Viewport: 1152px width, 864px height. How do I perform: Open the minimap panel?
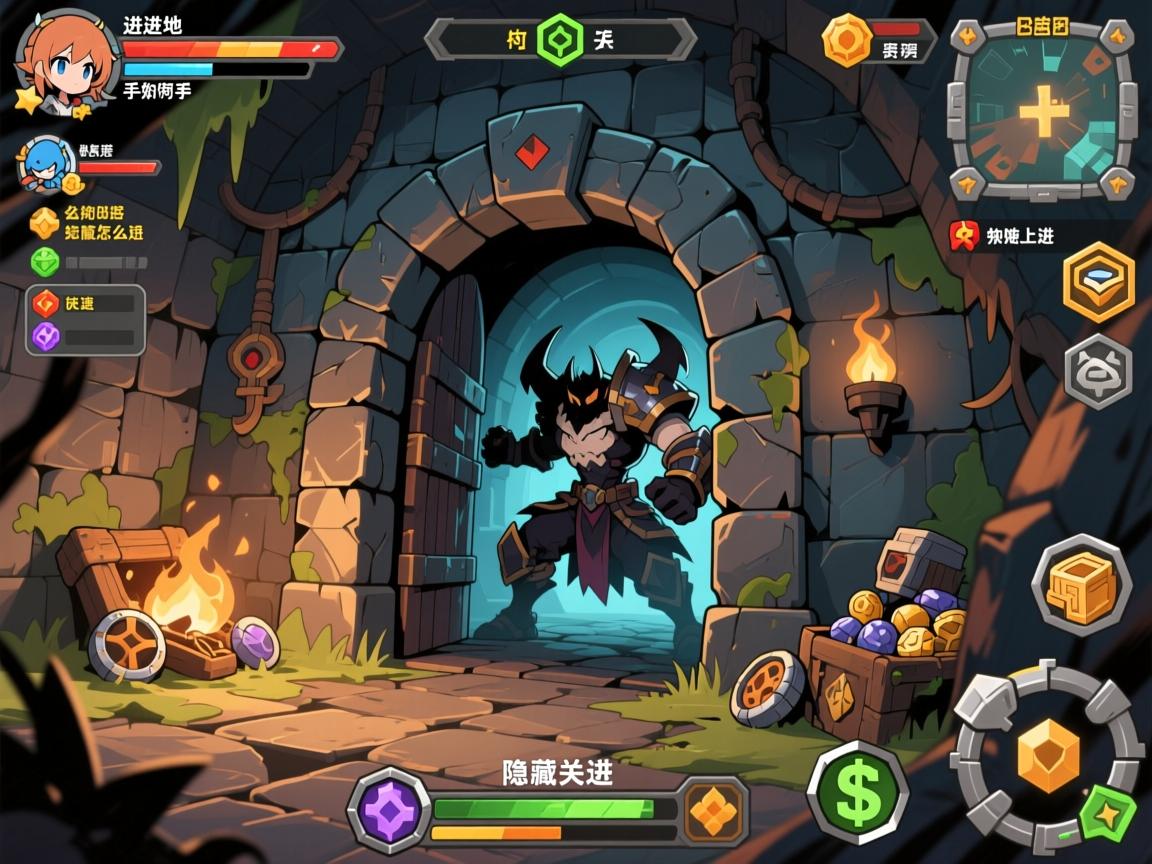[x=1043, y=109]
